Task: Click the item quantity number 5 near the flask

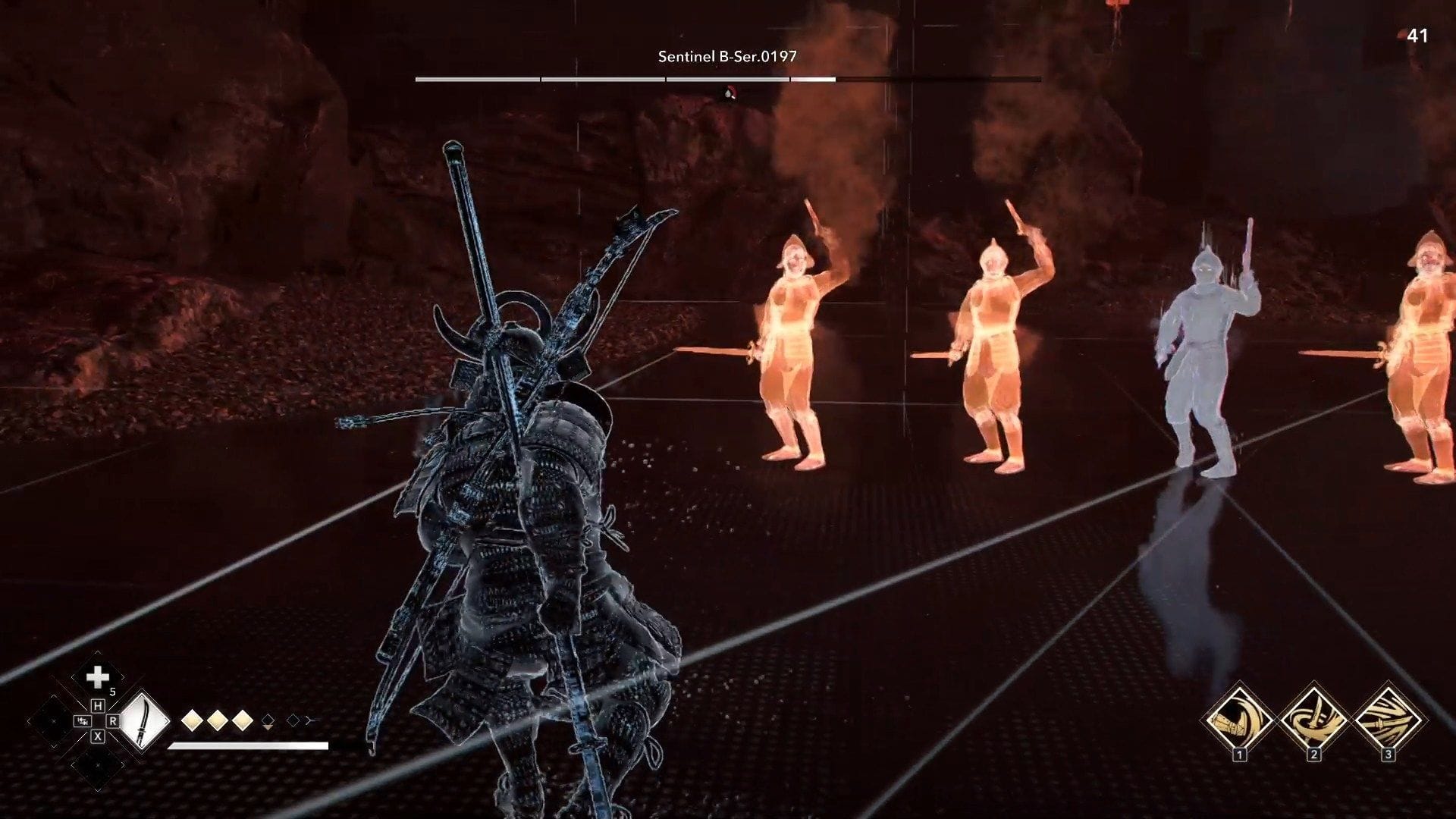Action: coord(111,691)
